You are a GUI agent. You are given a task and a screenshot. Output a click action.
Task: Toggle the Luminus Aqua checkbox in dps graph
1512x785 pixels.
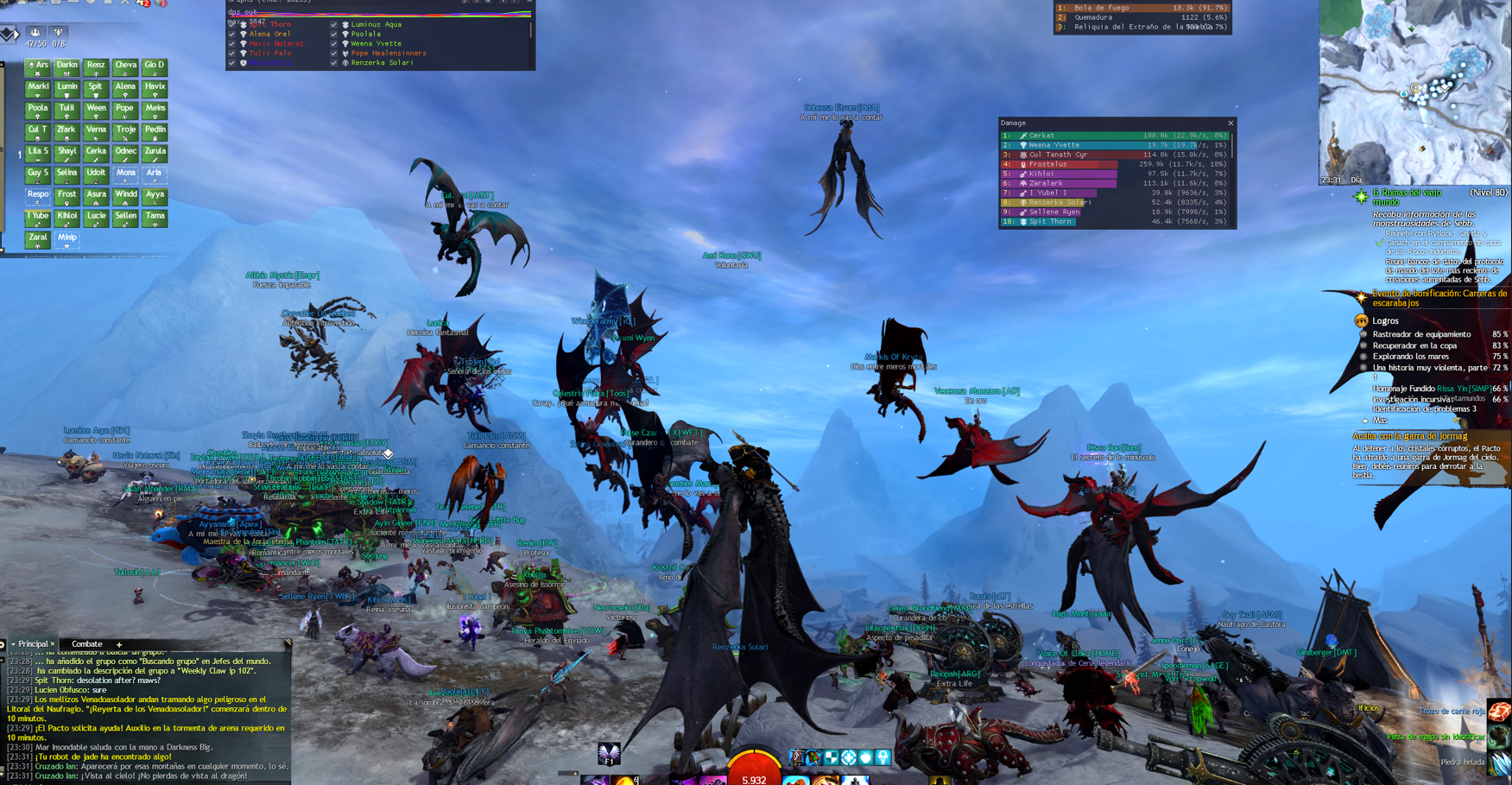(x=334, y=25)
